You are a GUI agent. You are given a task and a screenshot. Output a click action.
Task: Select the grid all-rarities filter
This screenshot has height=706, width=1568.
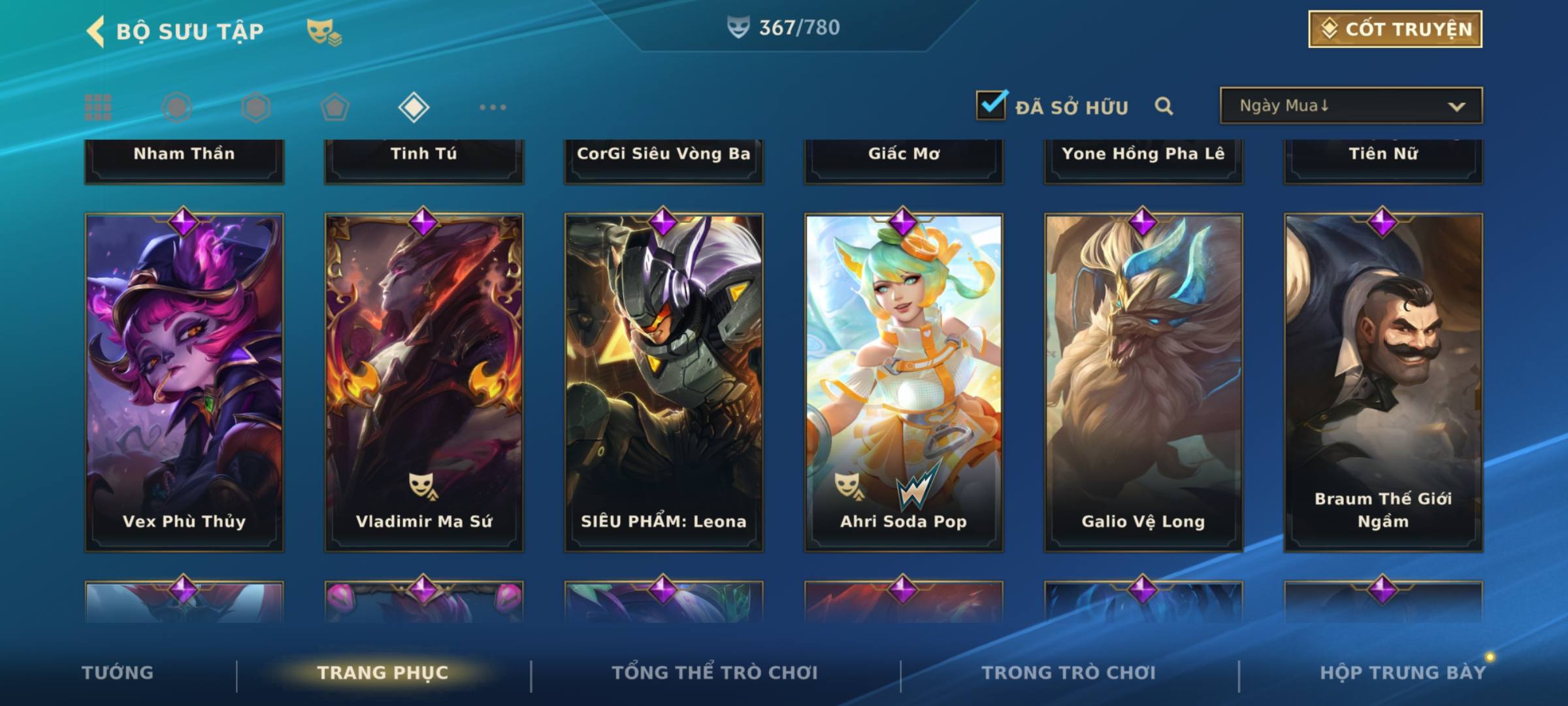pos(98,107)
